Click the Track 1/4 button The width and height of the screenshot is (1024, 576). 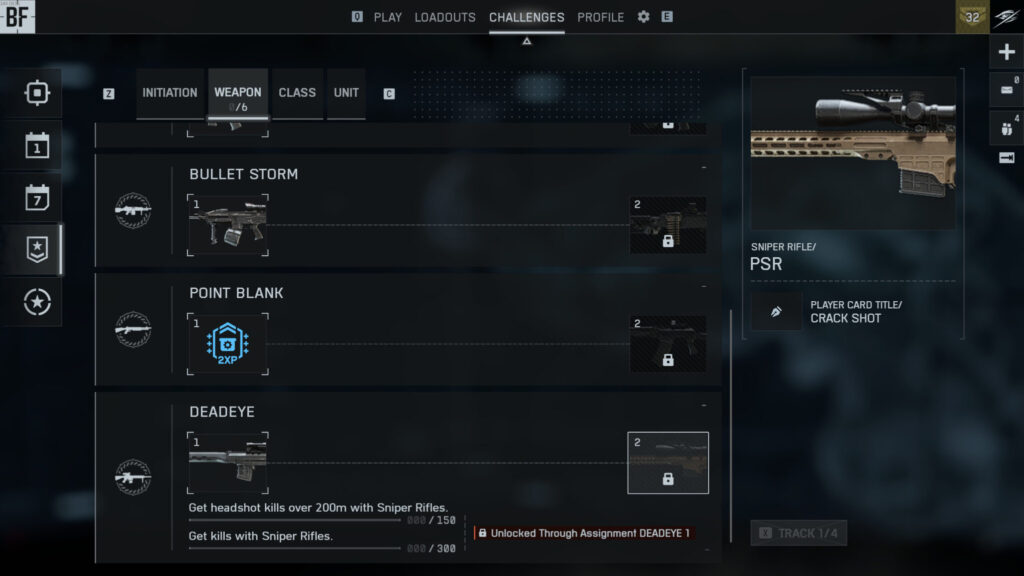(798, 533)
